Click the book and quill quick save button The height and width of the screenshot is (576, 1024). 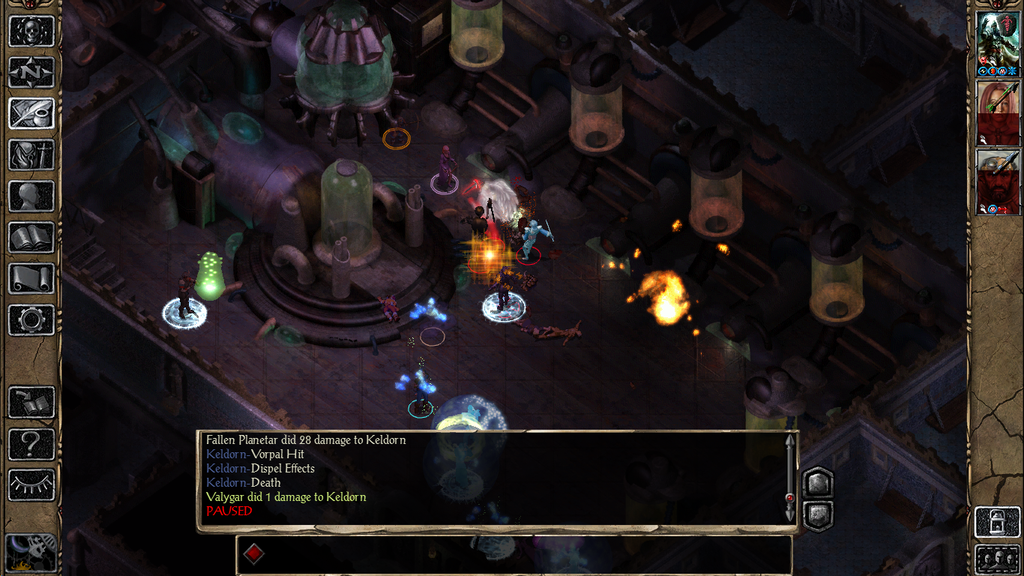click(31, 403)
